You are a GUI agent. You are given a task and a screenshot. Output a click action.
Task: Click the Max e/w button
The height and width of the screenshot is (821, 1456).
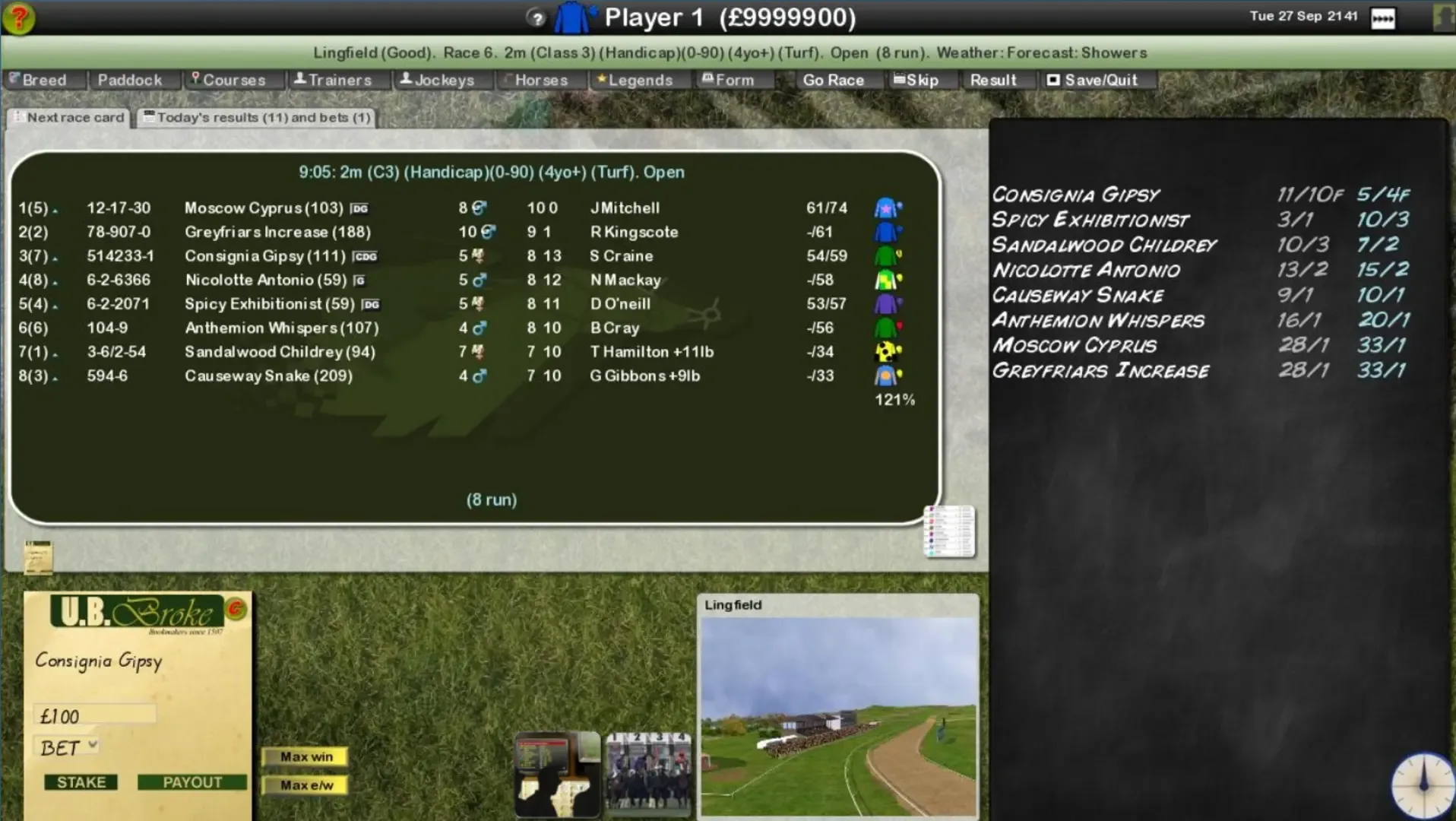(305, 786)
